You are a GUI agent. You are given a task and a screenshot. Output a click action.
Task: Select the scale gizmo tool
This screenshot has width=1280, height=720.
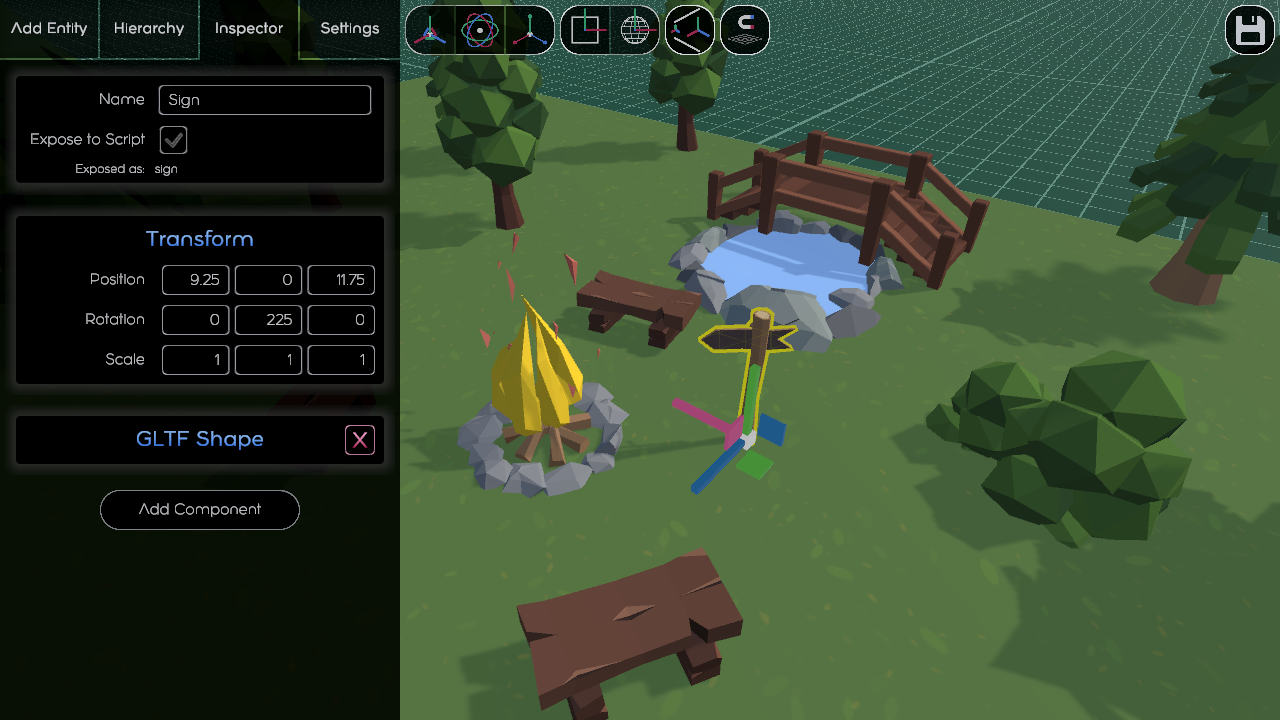tap(530, 30)
